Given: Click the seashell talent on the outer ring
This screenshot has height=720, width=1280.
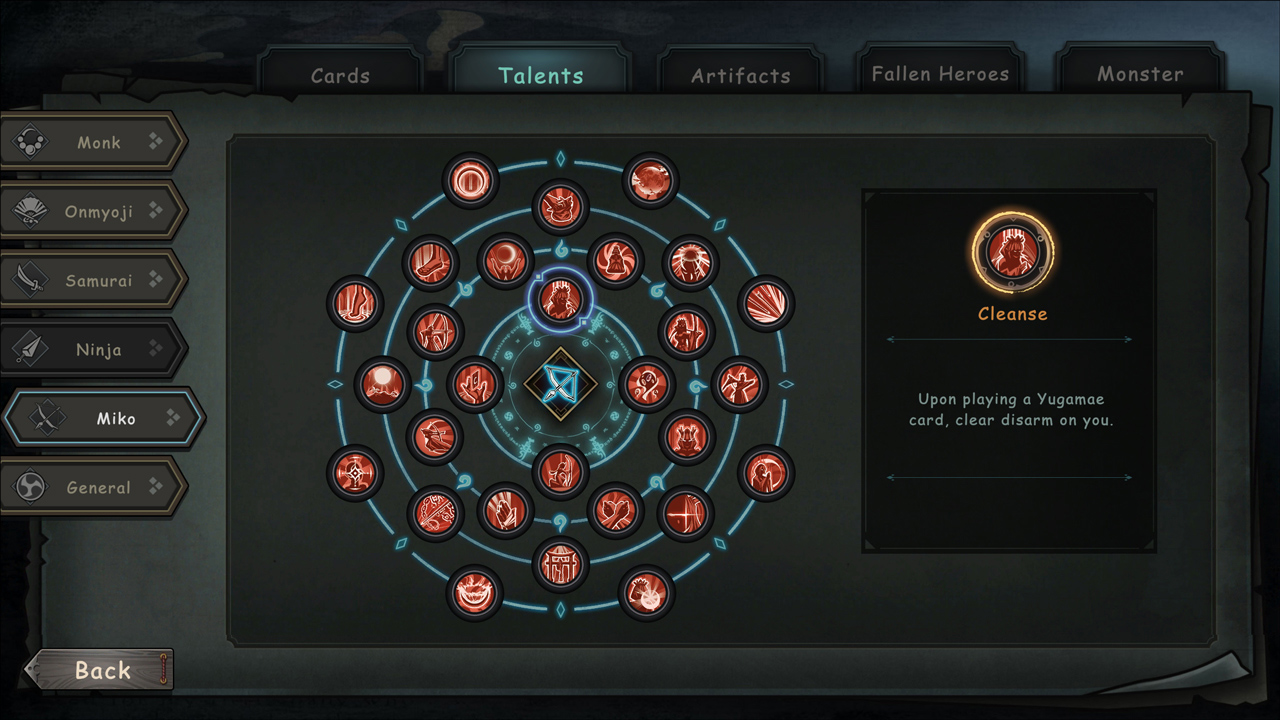Looking at the screenshot, I should click(765, 305).
